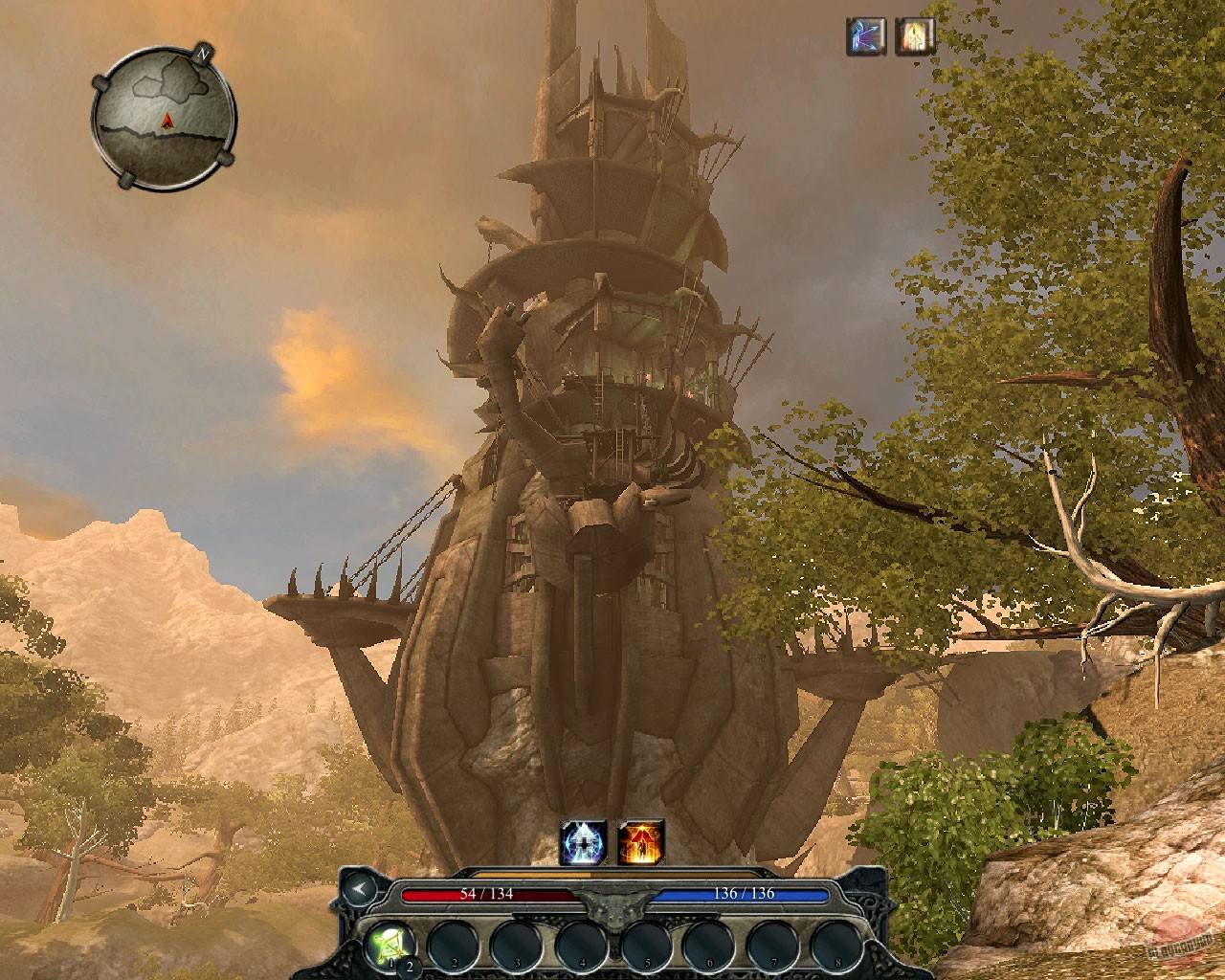Click the blue mana bar showing 136/136
This screenshot has width=1225, height=980.
pyautogui.click(x=745, y=891)
